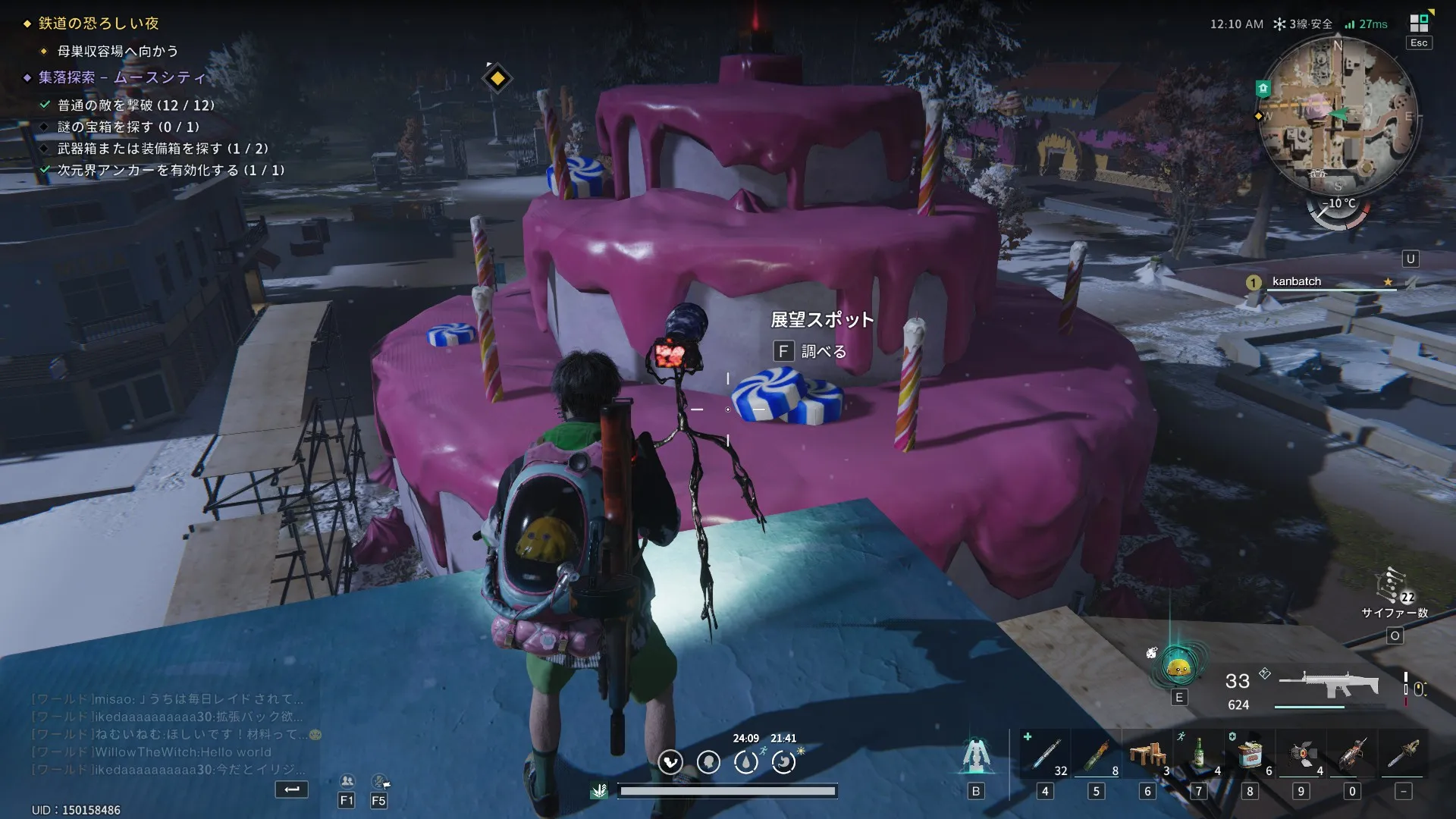Viewport: 1456px width, 819px height.
Task: Select teammate kanbatch in party list
Action: click(x=1297, y=281)
